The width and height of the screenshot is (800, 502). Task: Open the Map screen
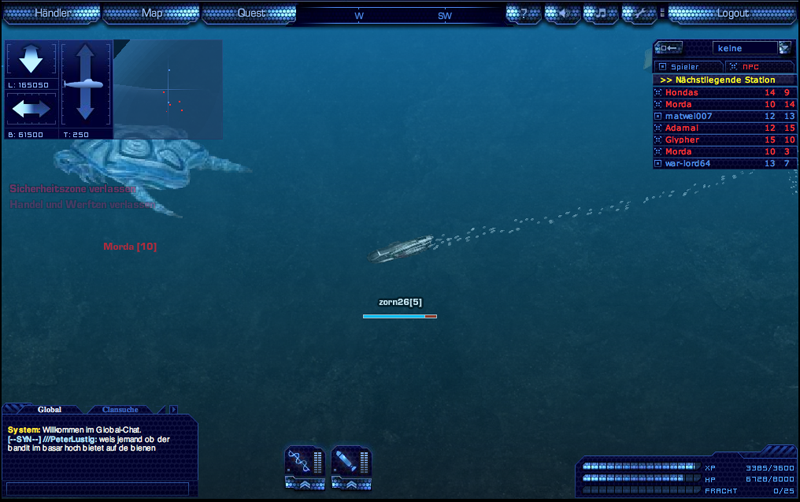(x=152, y=14)
